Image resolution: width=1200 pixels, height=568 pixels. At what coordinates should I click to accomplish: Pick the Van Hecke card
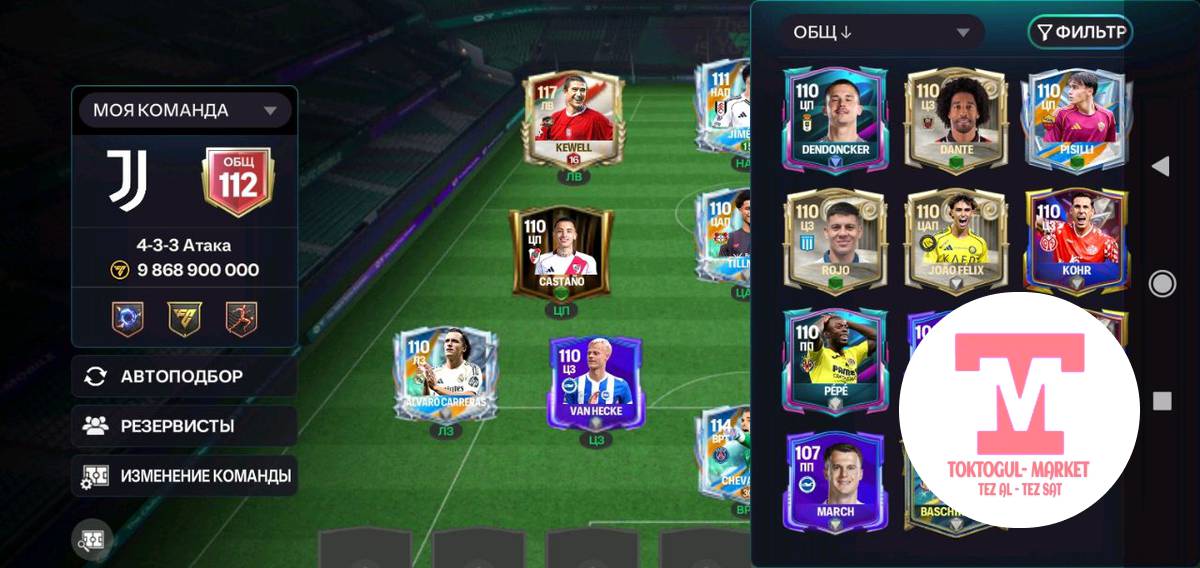[x=597, y=382]
